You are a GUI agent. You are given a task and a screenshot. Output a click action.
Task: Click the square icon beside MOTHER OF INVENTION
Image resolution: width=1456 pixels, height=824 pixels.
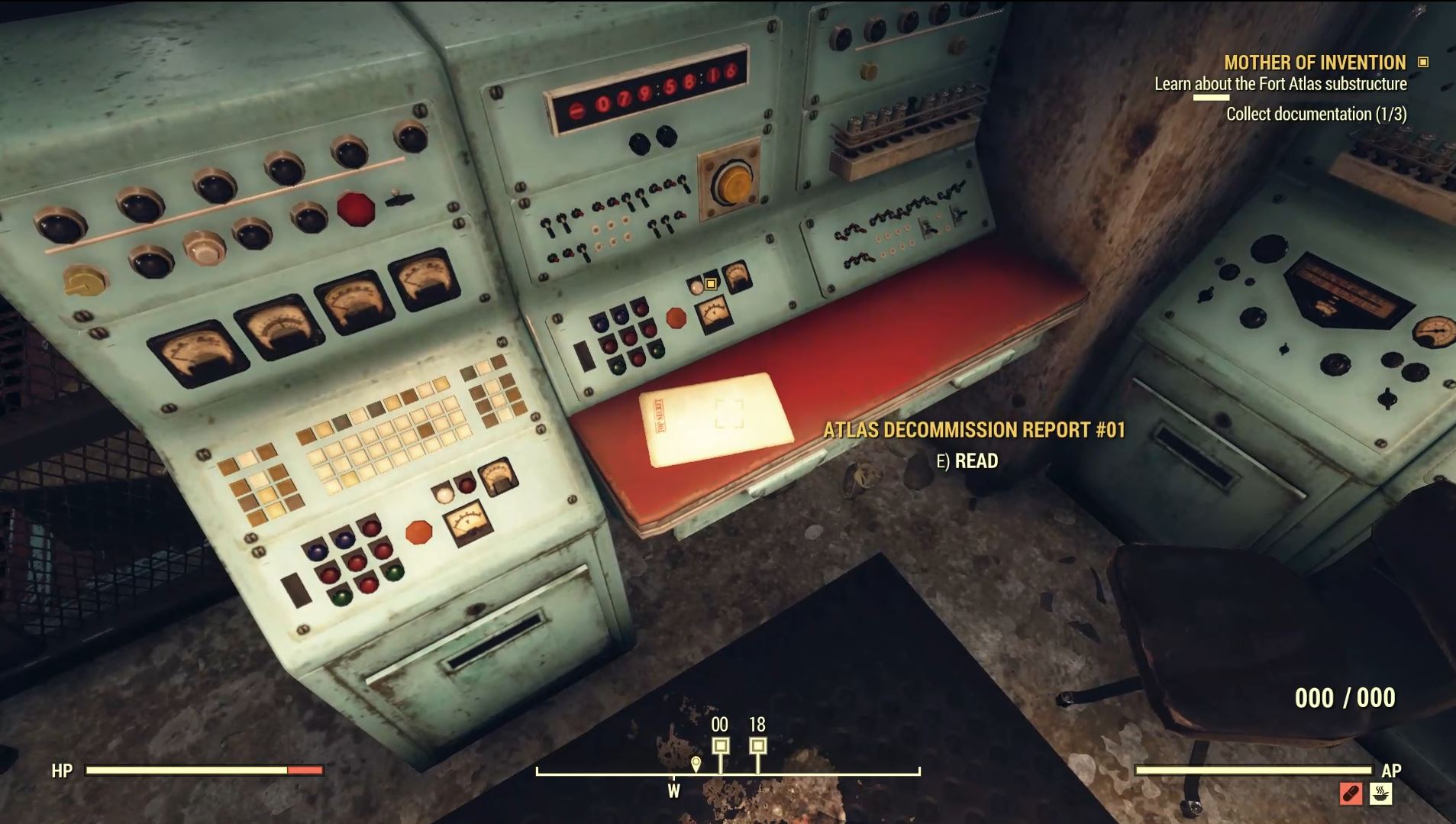1422,63
